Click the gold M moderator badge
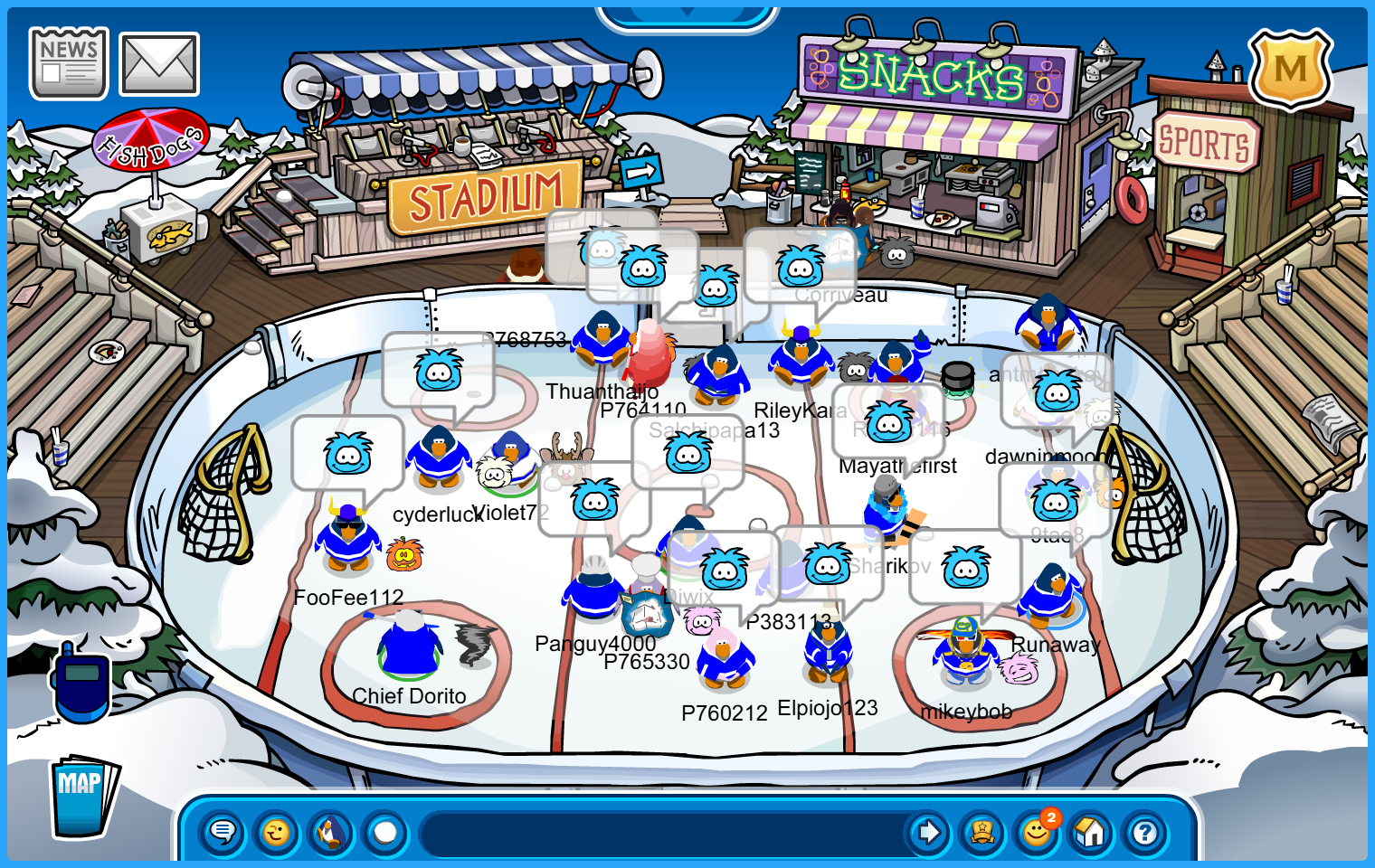 [x=1290, y=69]
